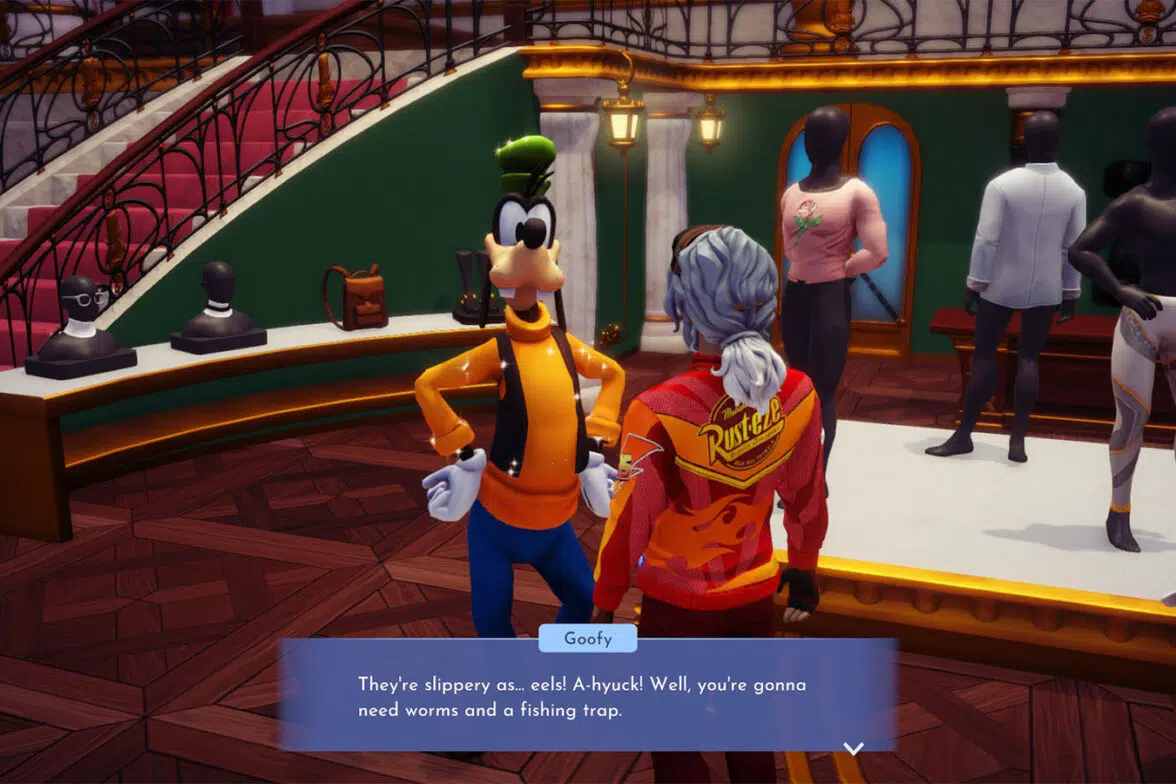Advance dialogue with the down arrow
The width and height of the screenshot is (1176, 784).
pyautogui.click(x=853, y=748)
